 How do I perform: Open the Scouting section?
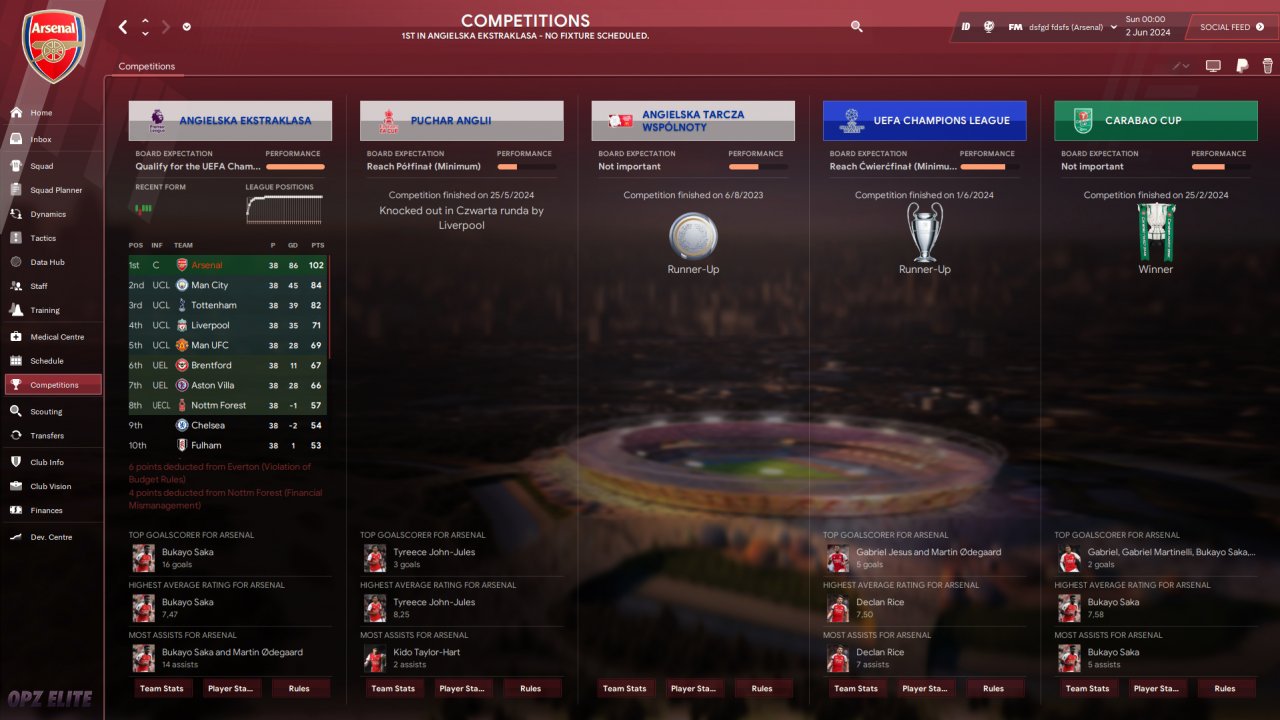pyautogui.click(x=45, y=411)
